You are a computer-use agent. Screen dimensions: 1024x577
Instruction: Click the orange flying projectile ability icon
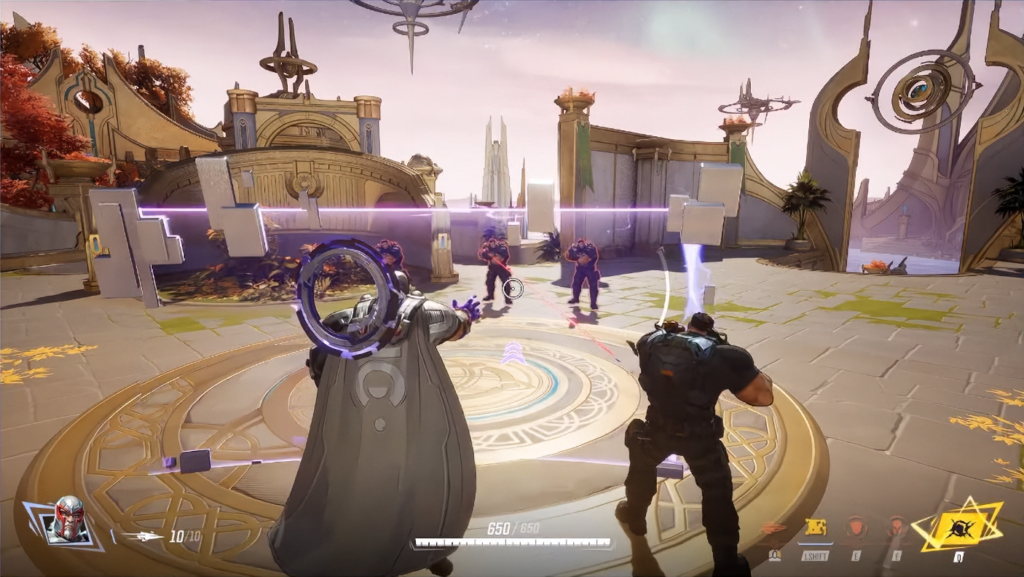[x=774, y=528]
